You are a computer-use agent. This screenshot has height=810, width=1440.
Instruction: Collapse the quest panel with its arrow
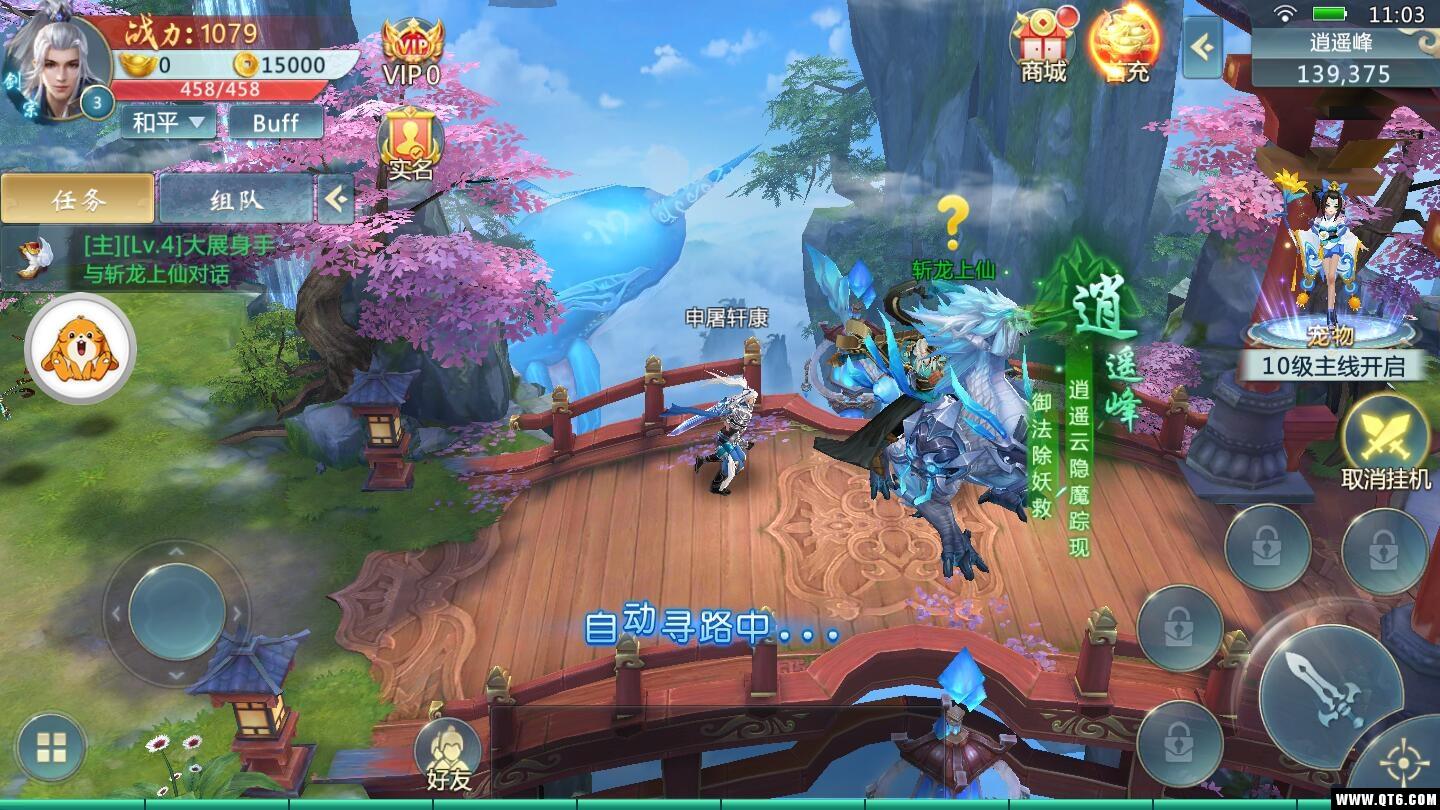335,199
